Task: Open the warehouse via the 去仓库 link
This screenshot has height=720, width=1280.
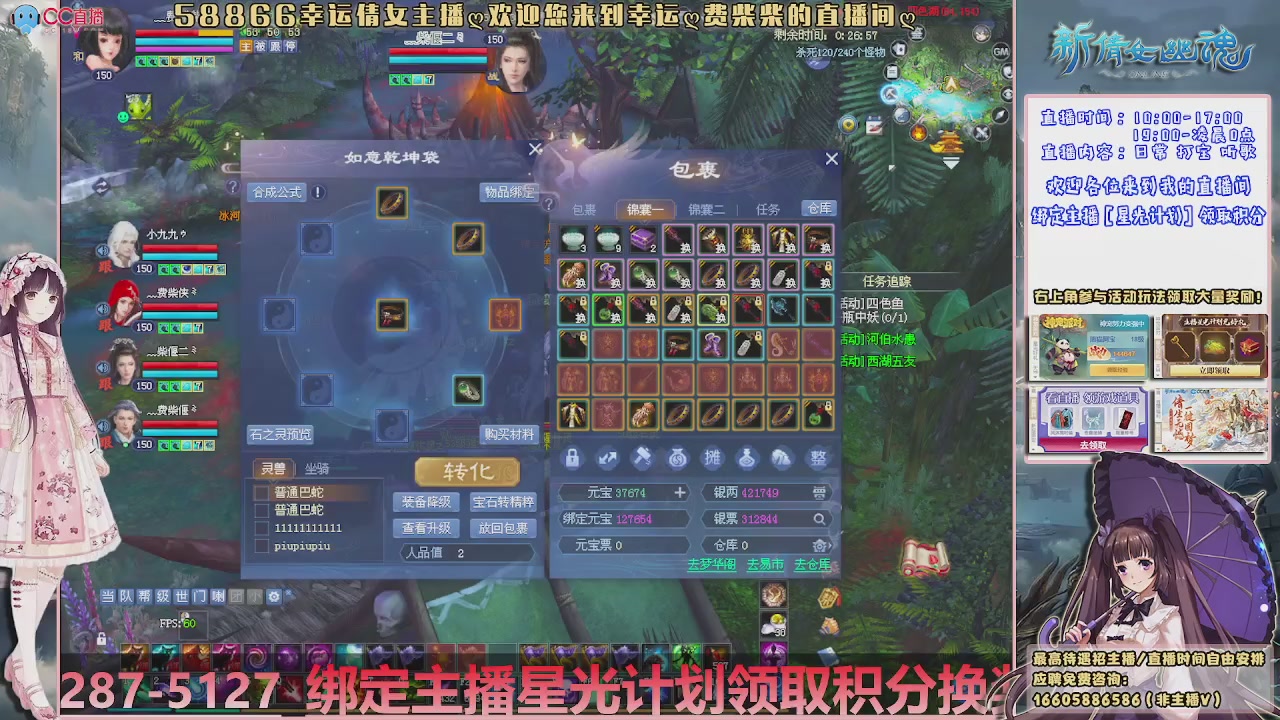Action: (811, 564)
